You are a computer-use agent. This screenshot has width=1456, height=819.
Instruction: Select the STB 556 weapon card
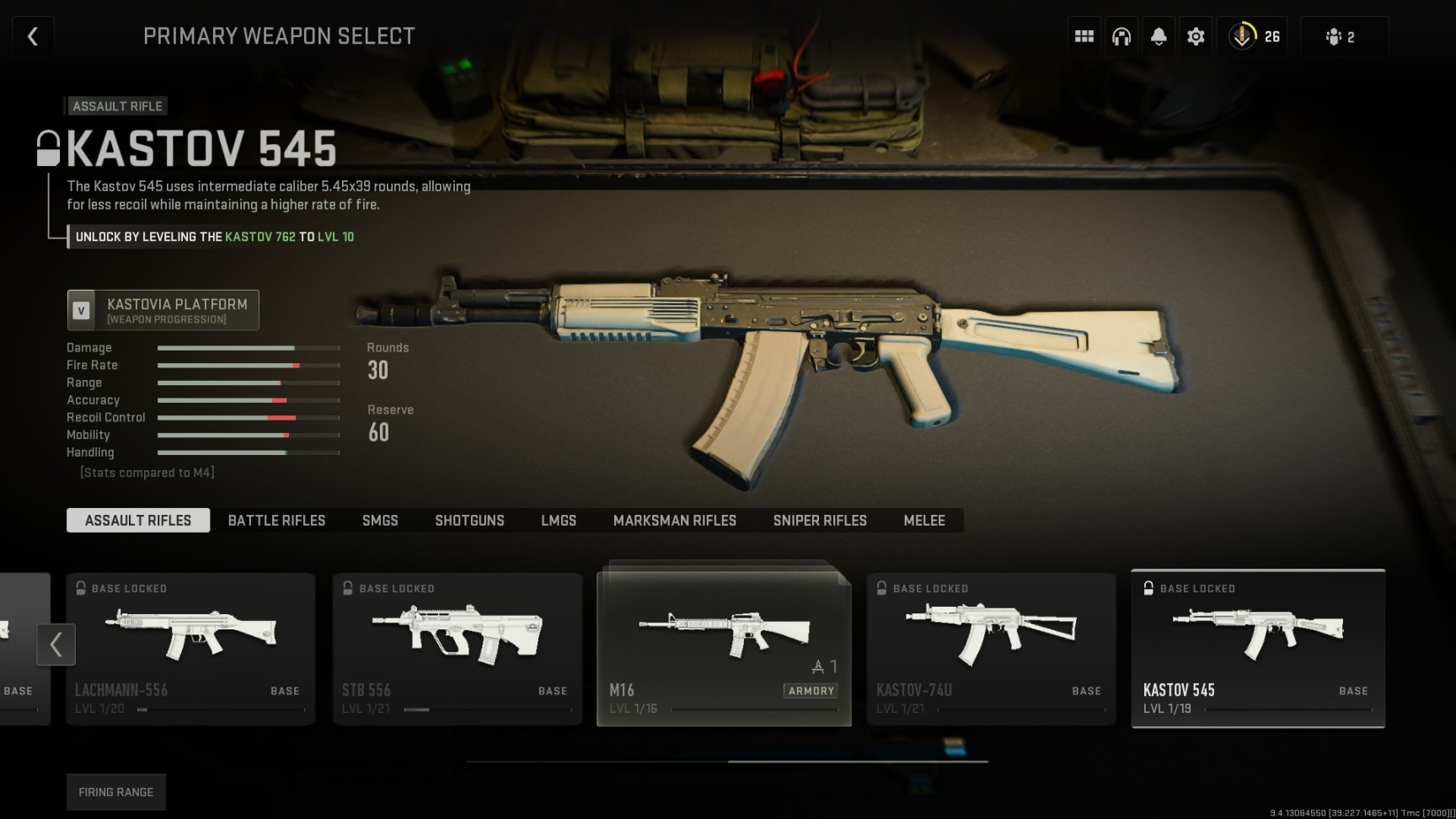tap(457, 649)
